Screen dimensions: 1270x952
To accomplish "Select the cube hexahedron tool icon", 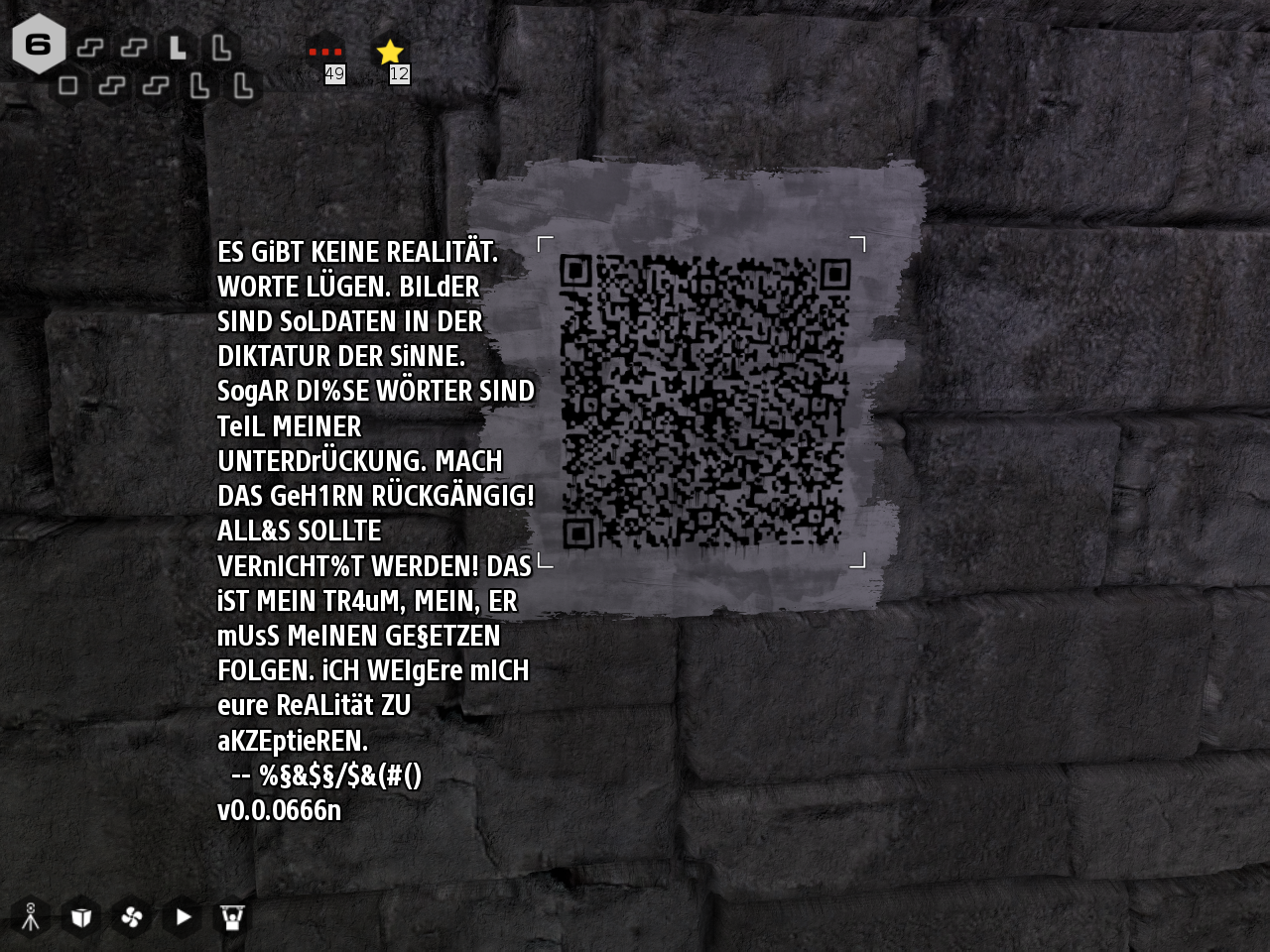I will tap(81, 917).
